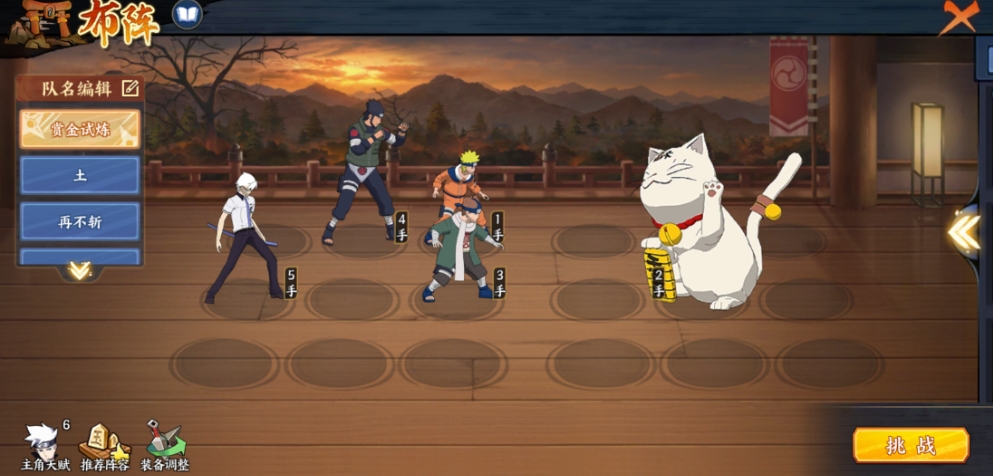This screenshot has height=476, width=993.
Task: Open 装备调整 equipment adjustment
Action: click(x=164, y=446)
